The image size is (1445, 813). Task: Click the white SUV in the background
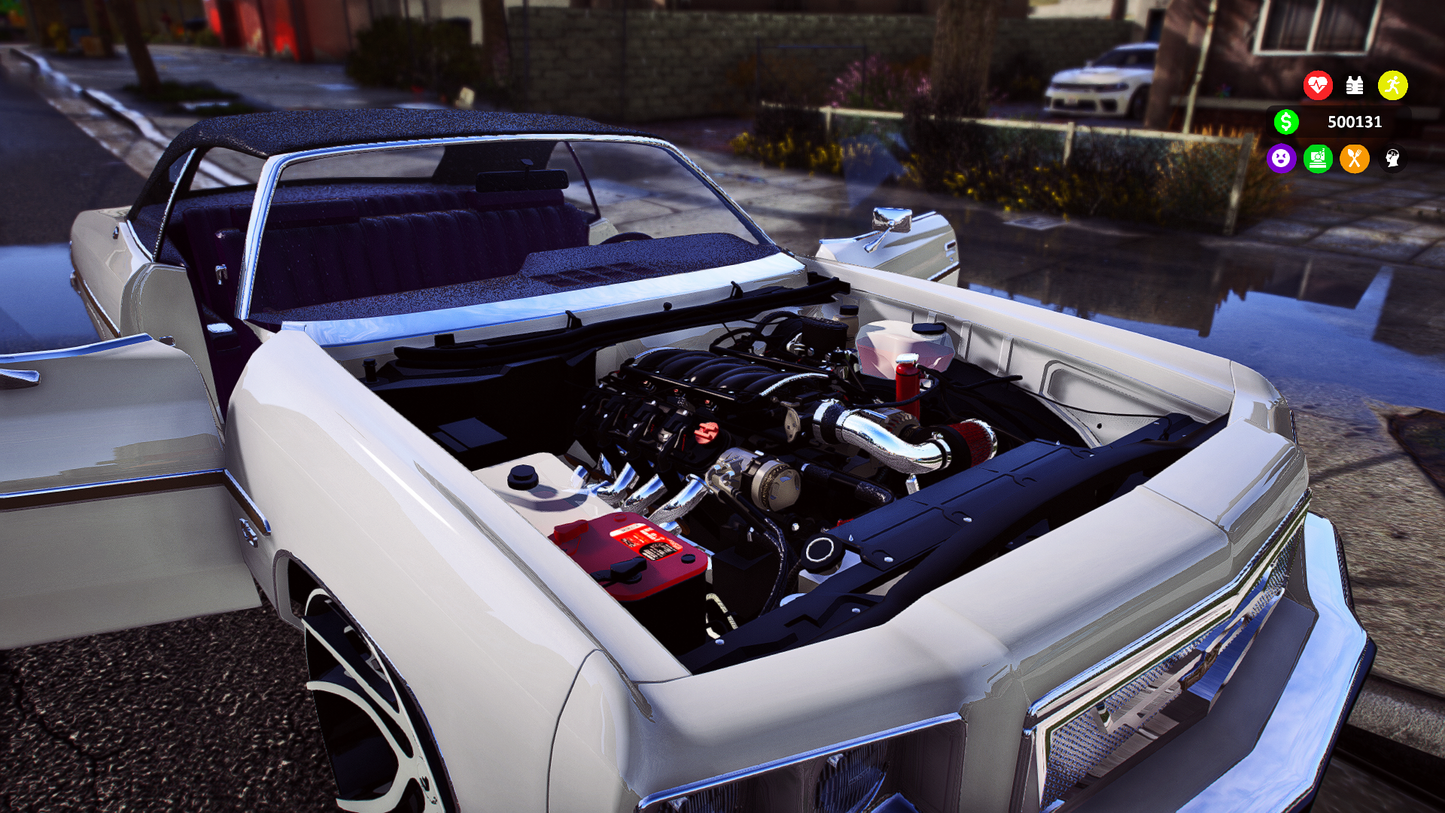point(1095,85)
